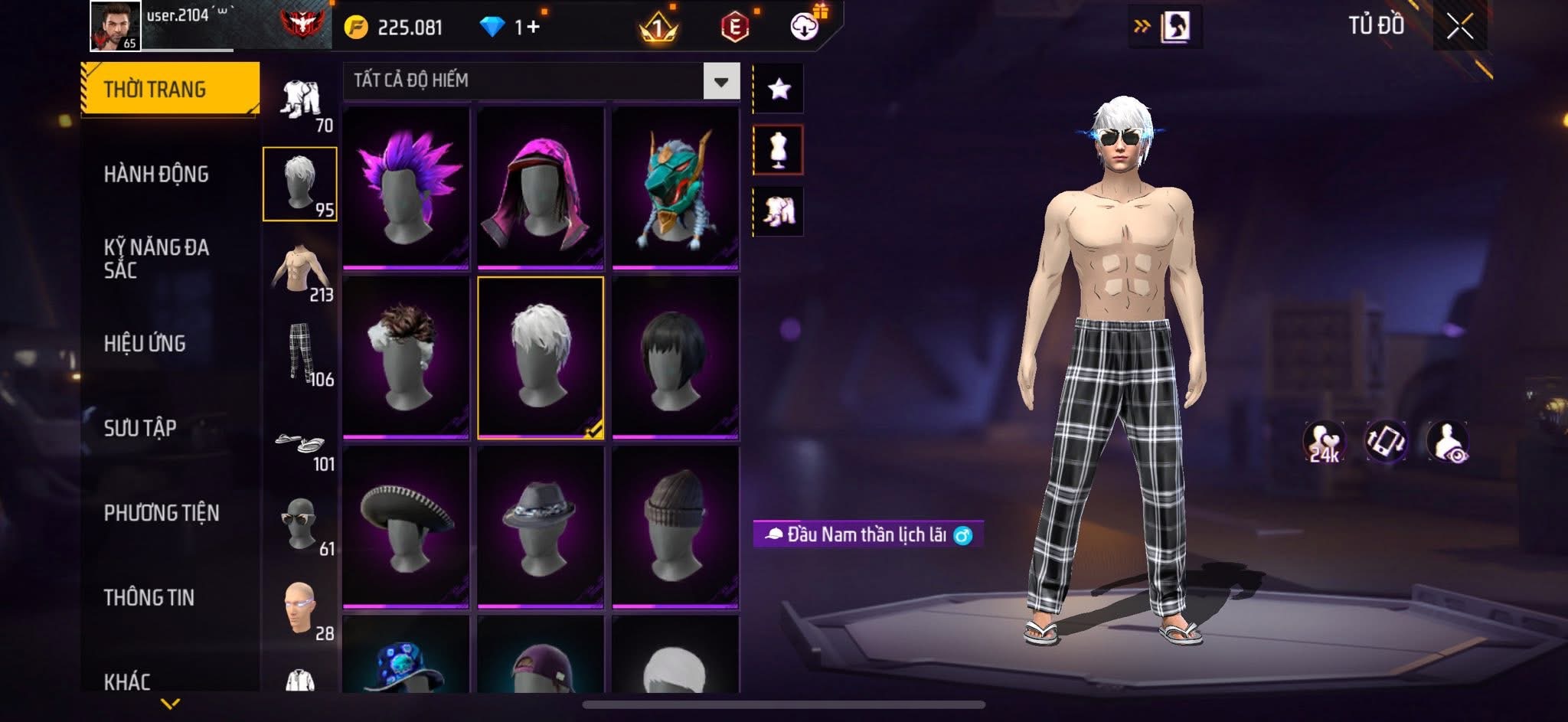Close the wardrobe screen
Image resolution: width=1568 pixels, height=722 pixels.
coord(1459,28)
